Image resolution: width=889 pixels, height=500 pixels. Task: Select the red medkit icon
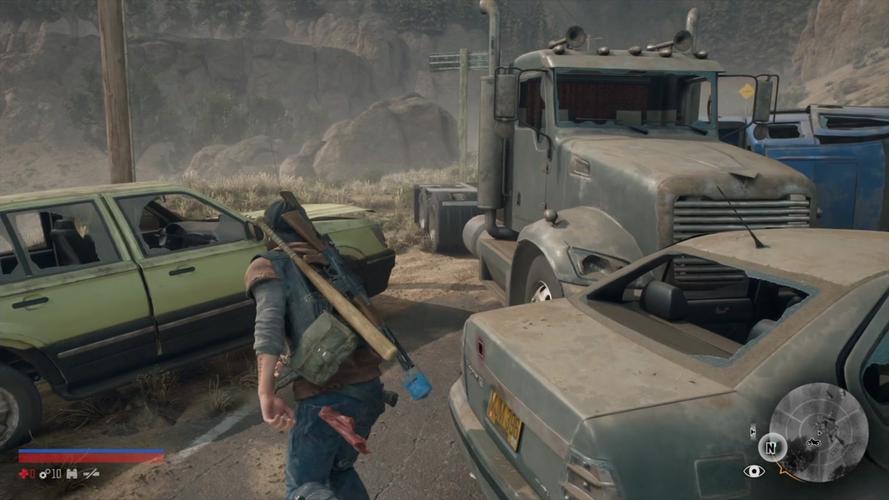(x=26, y=473)
